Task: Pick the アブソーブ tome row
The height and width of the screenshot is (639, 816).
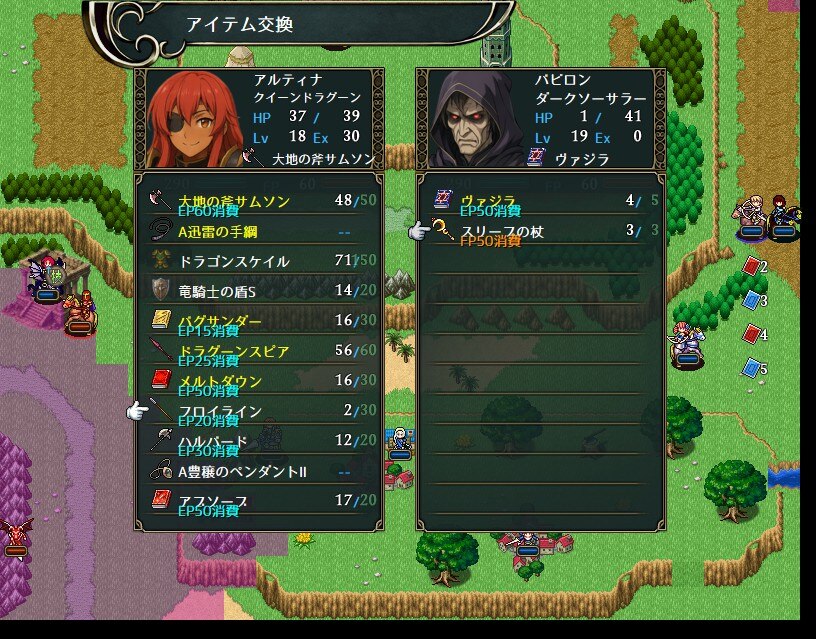Action: pyautogui.click(x=258, y=500)
